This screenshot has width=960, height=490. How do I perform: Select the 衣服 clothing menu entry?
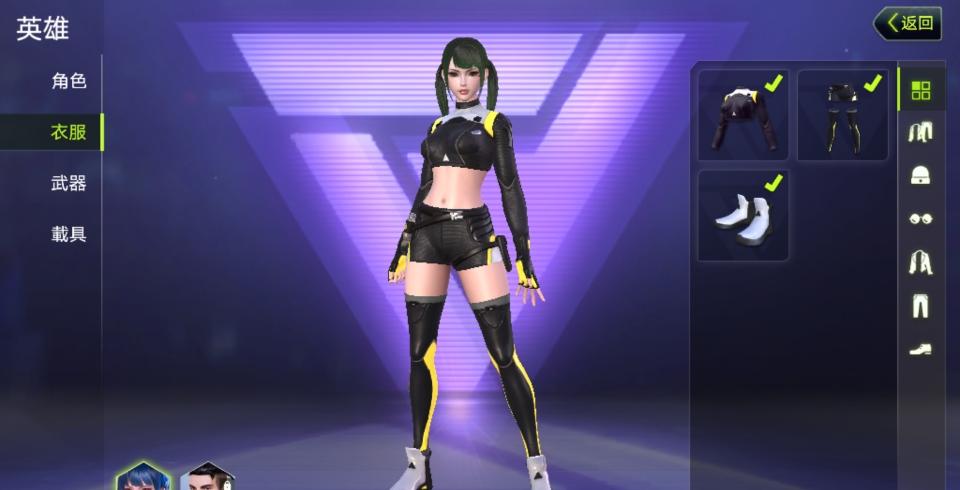[69, 132]
